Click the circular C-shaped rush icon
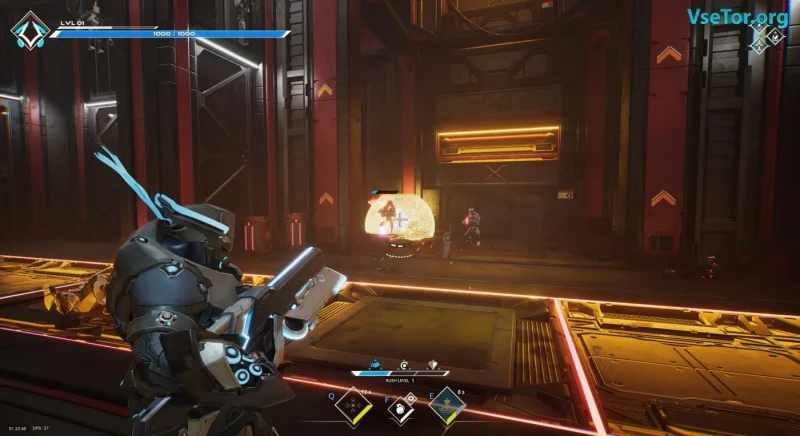This screenshot has height=436, width=800. pyautogui.click(x=404, y=365)
